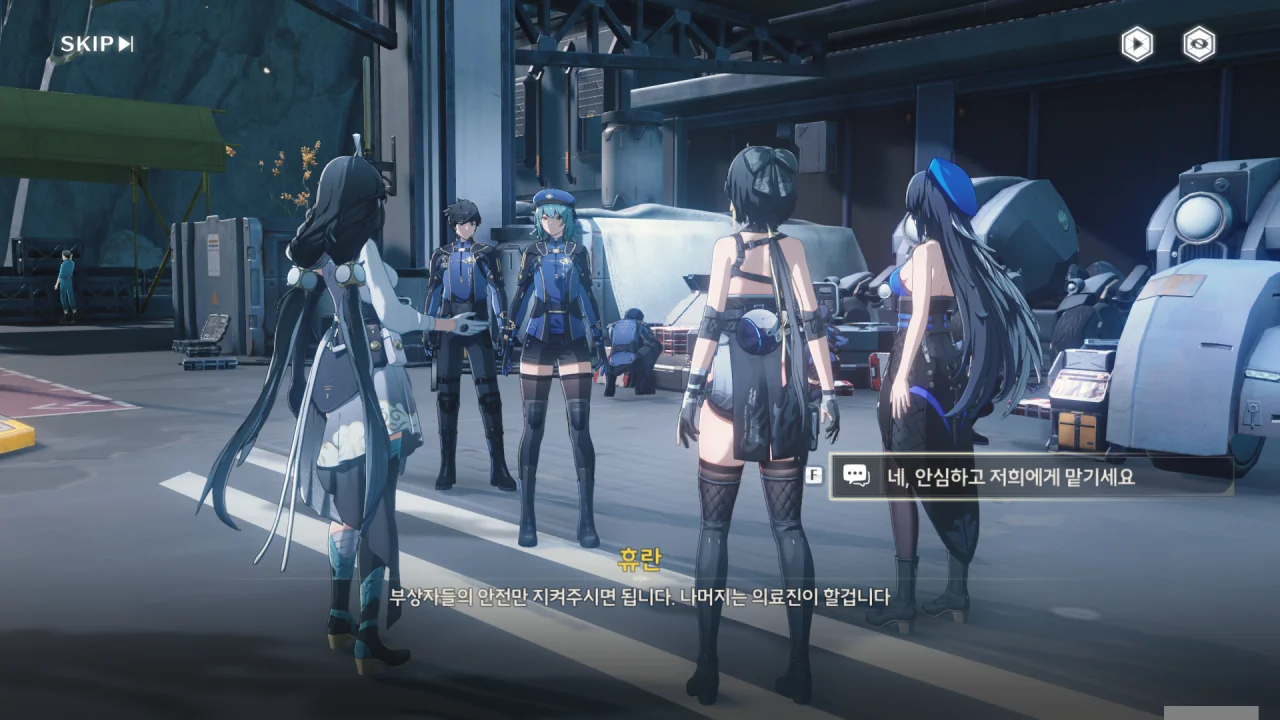Skip the cutscene with SKIP button
The height and width of the screenshot is (720, 1280).
pos(97,44)
